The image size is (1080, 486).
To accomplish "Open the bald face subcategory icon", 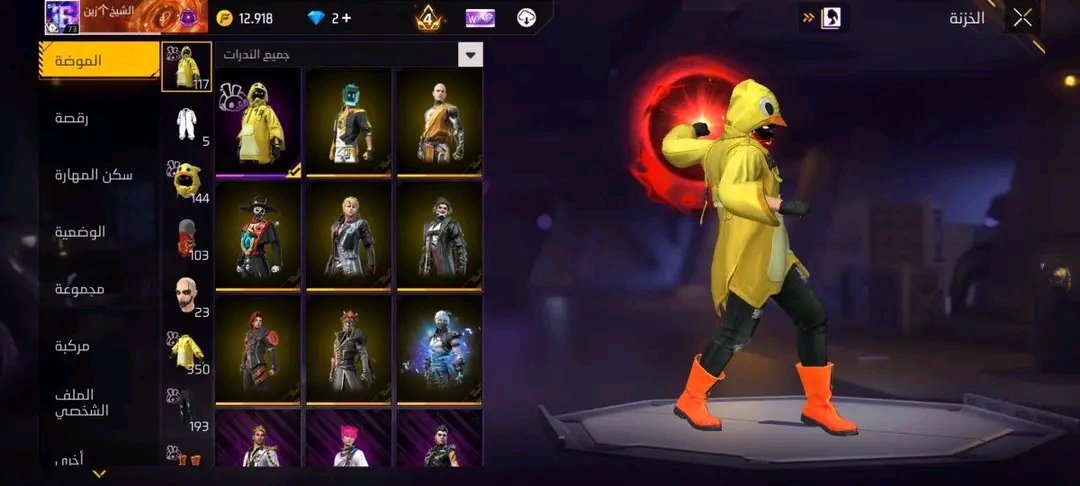I will pos(184,296).
